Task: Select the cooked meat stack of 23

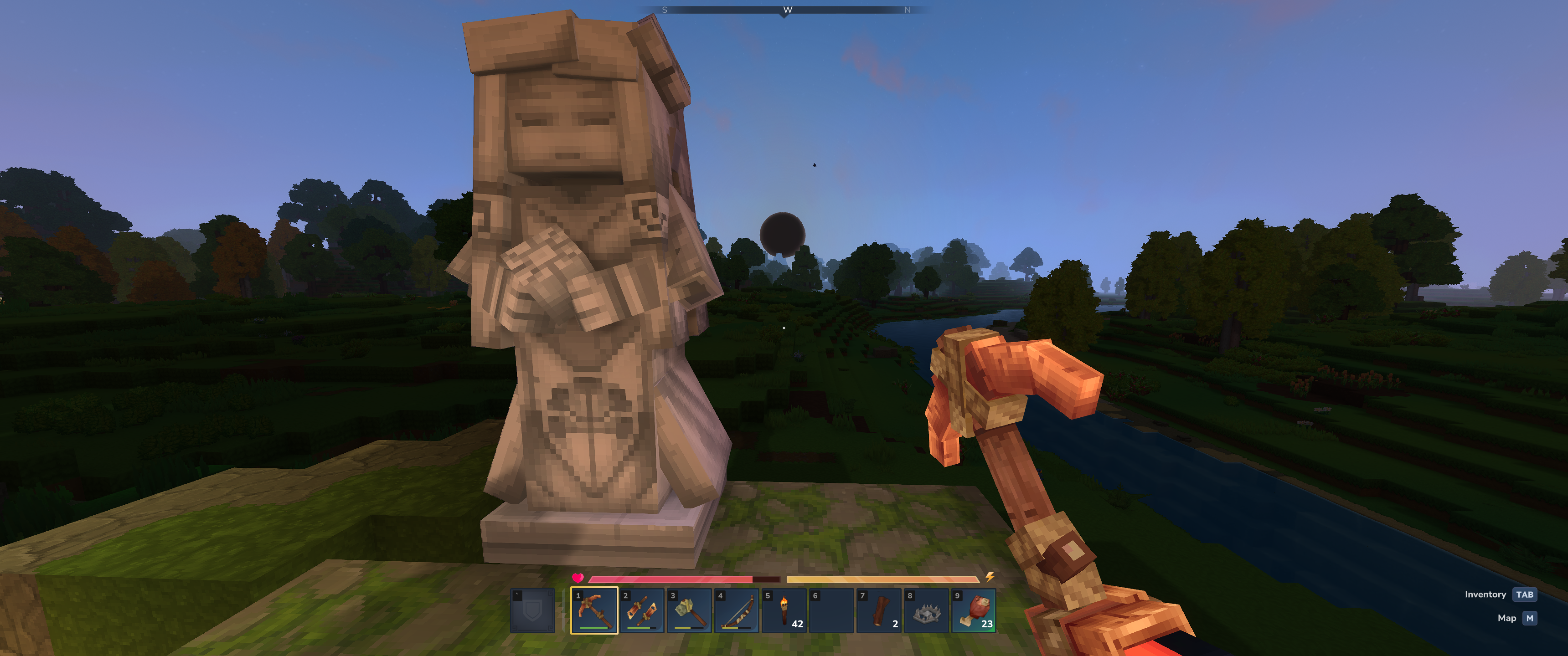Action: pyautogui.click(x=974, y=610)
